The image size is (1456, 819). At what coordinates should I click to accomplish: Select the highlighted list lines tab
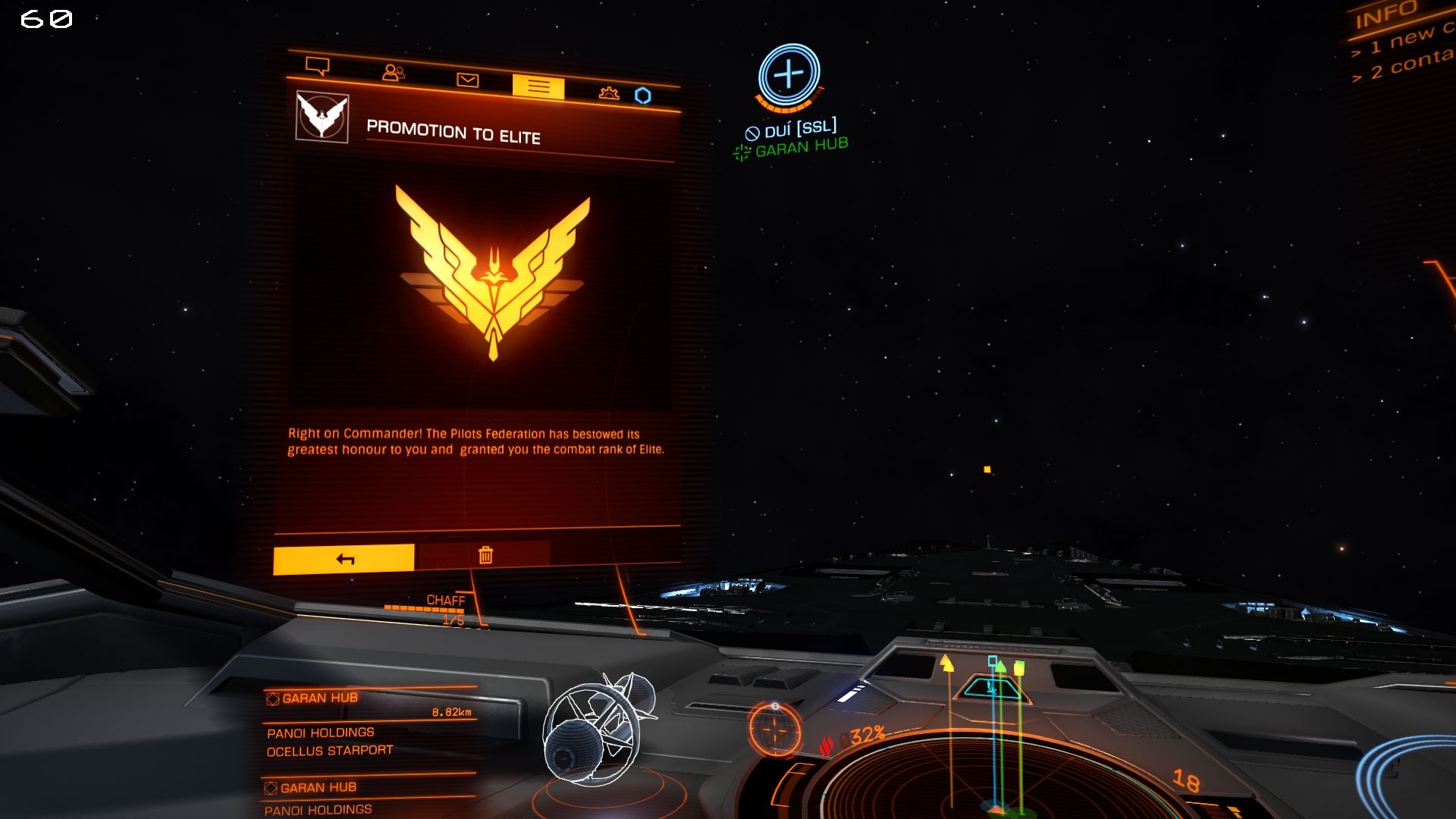538,87
